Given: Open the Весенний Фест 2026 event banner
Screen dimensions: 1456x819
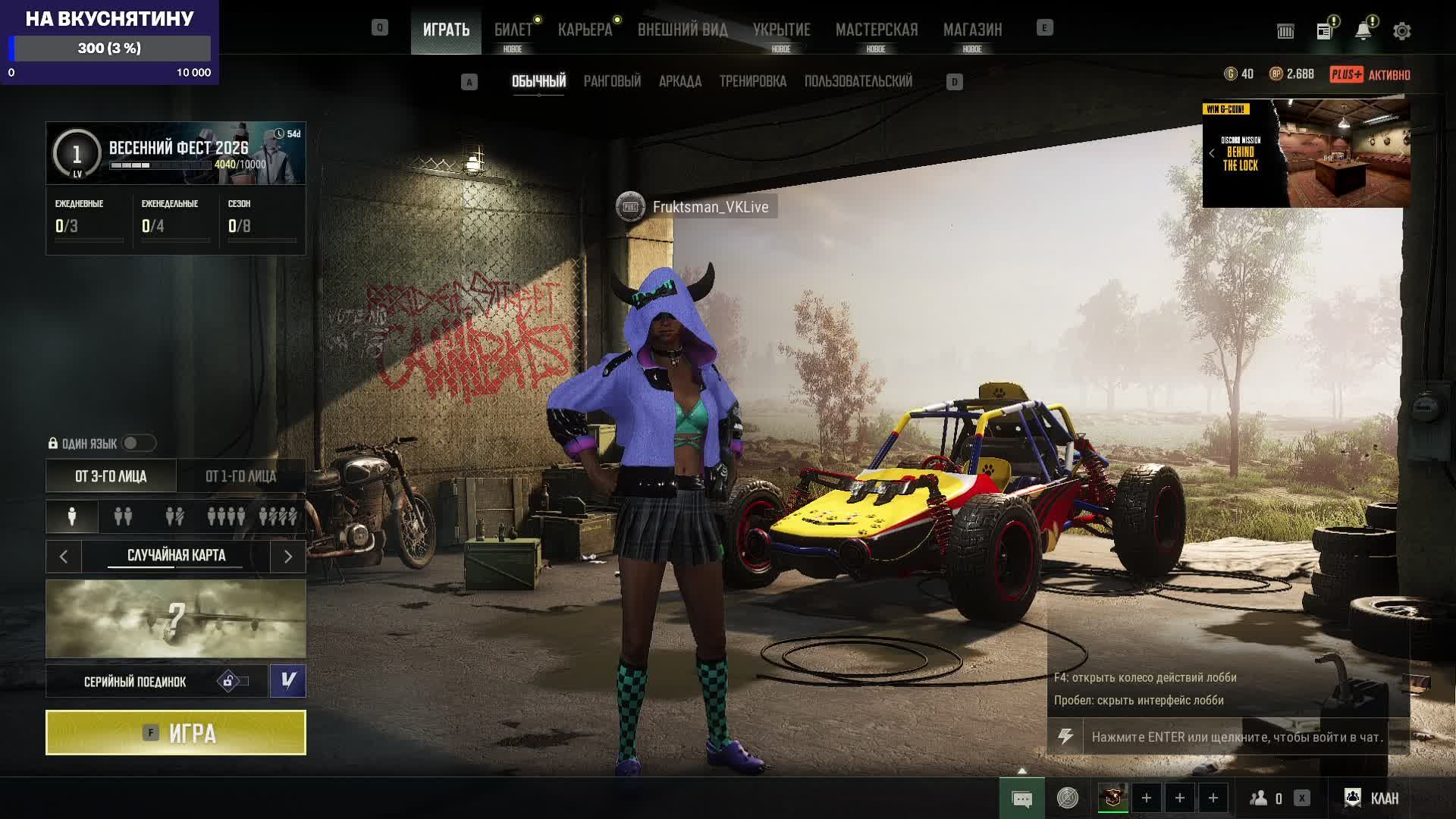Looking at the screenshot, I should pyautogui.click(x=176, y=153).
